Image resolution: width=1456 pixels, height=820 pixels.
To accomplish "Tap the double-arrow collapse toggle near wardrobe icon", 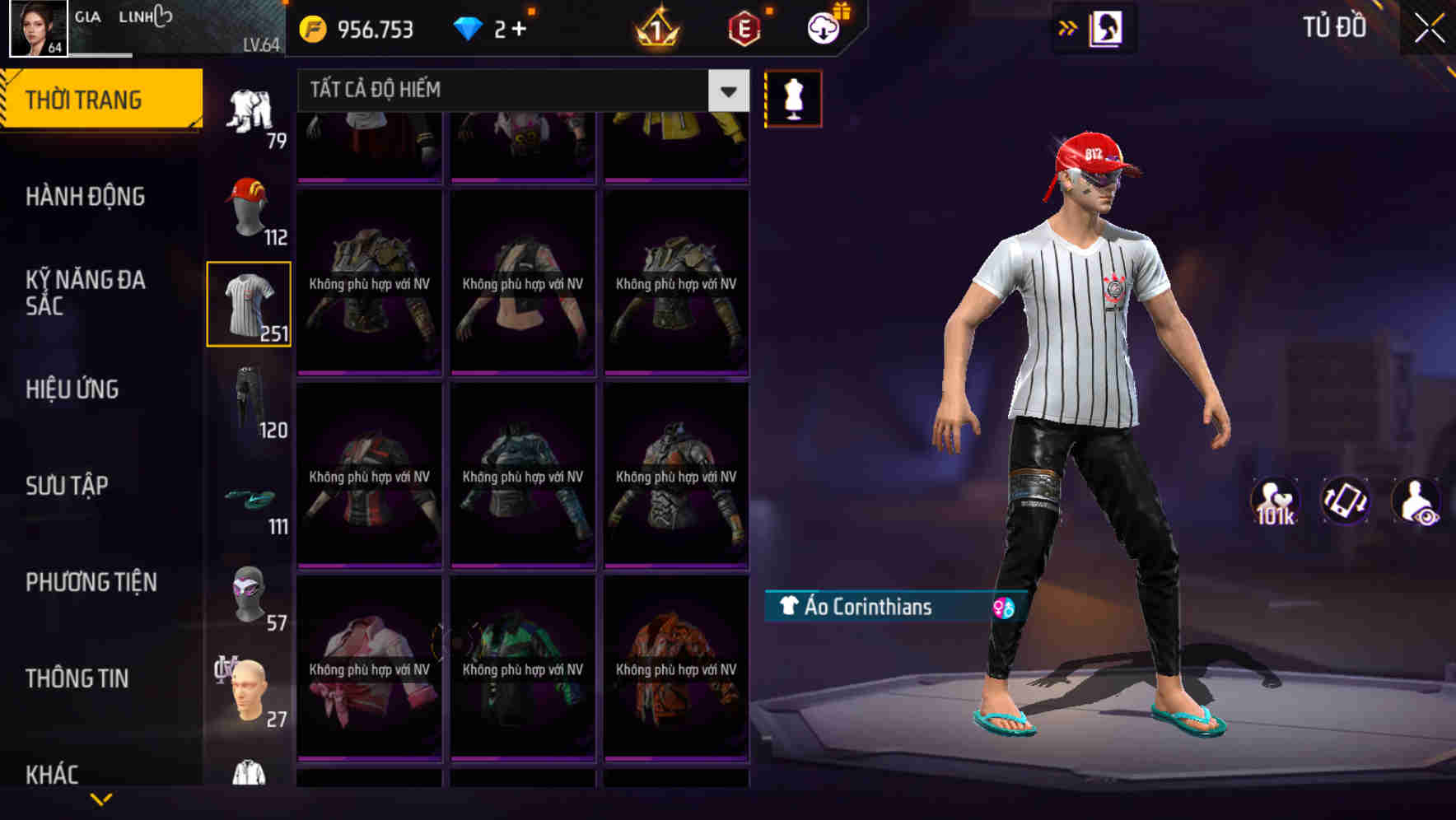I will [1066, 26].
